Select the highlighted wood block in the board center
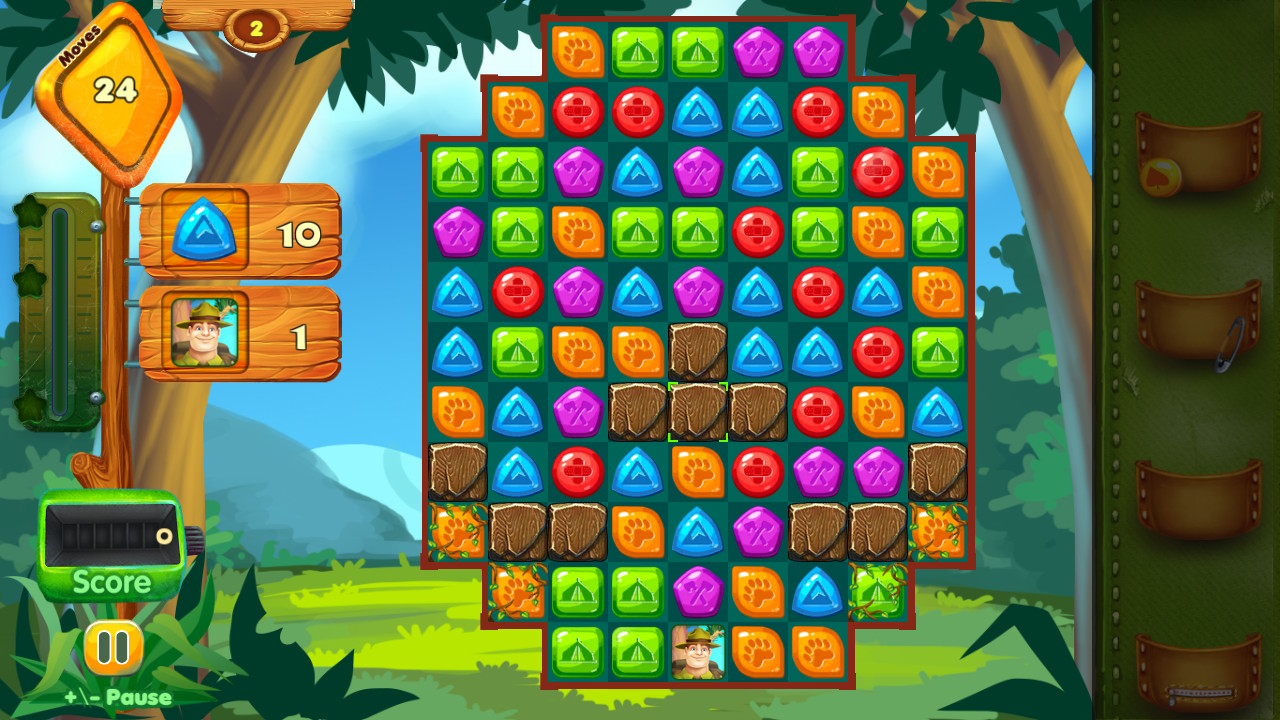Screen dimensions: 1280x720 coord(697,411)
